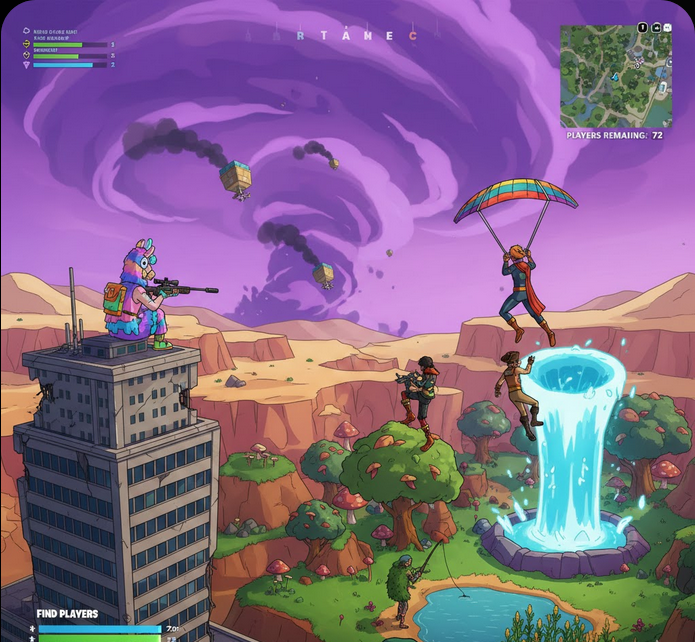The height and width of the screenshot is (642, 695).
Task: Click the exclamation mark icon above minimap
Action: click(642, 29)
